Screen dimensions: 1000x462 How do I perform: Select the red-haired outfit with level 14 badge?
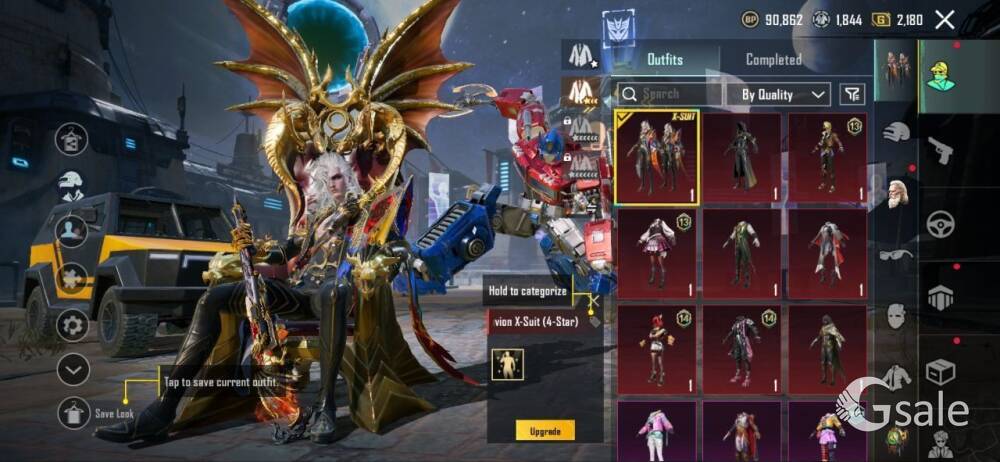point(657,346)
